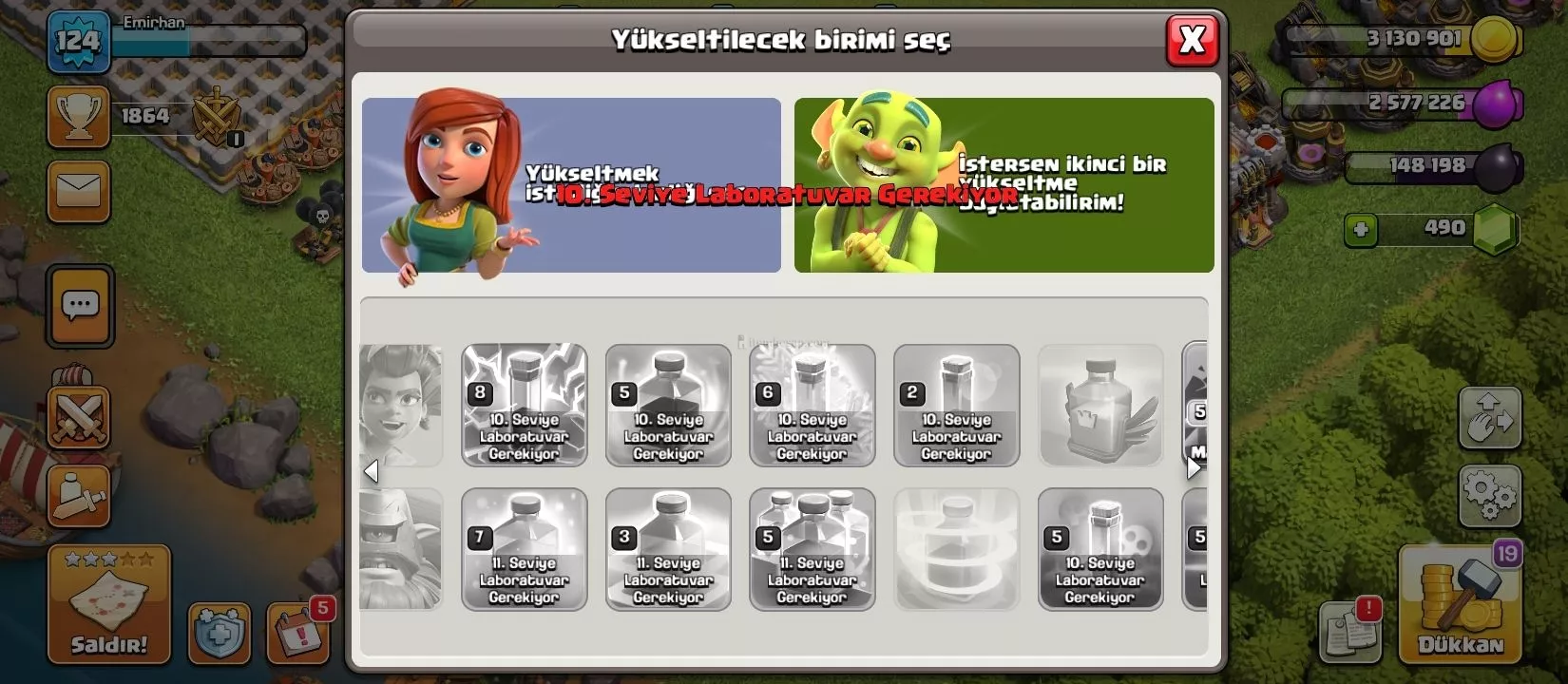Pick the level 3 spell card
Viewport: 1568px width, 684px height.
(668, 549)
